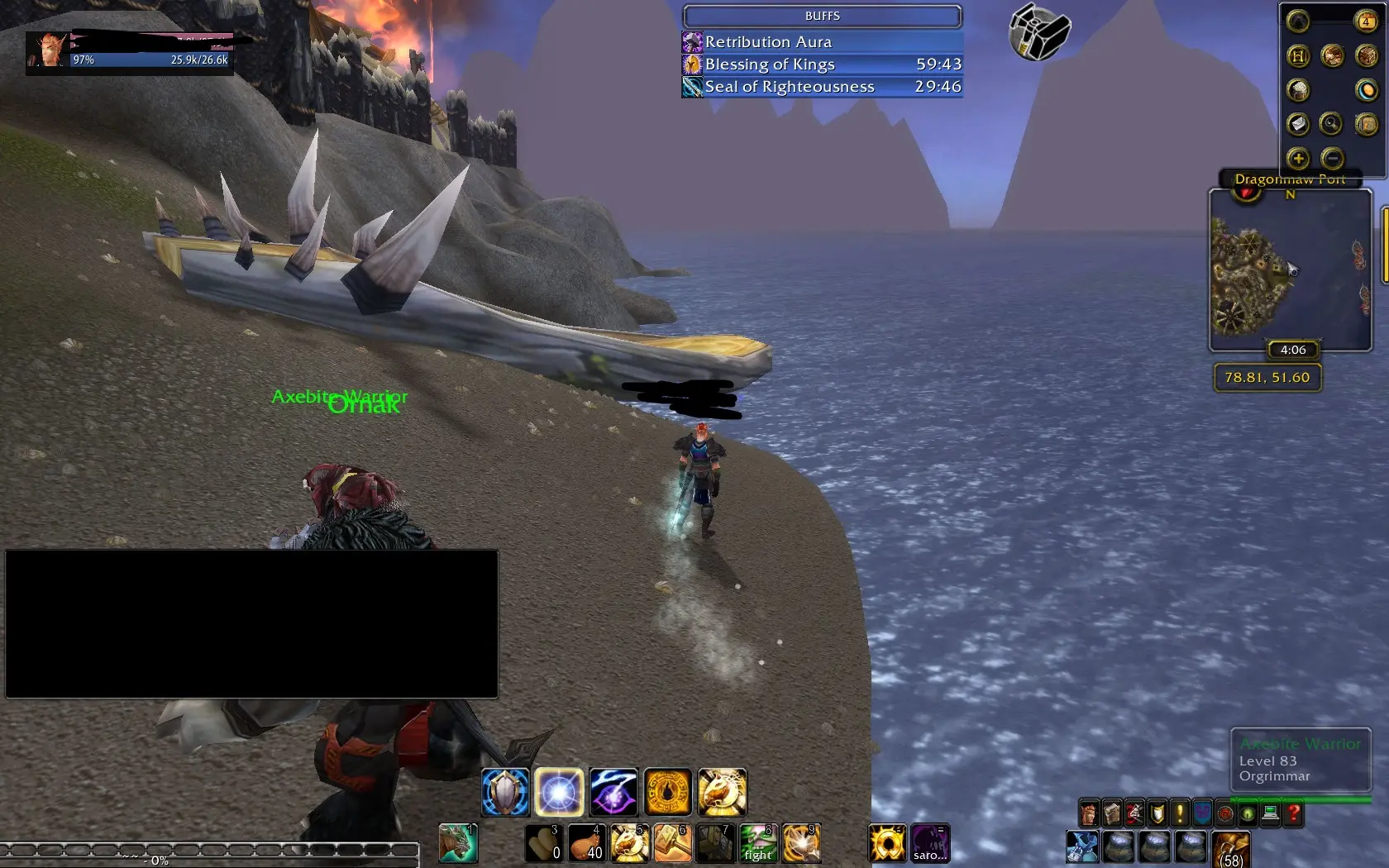Use the purple "saro..." macro slot
This screenshot has height=868, width=1389.
930,843
